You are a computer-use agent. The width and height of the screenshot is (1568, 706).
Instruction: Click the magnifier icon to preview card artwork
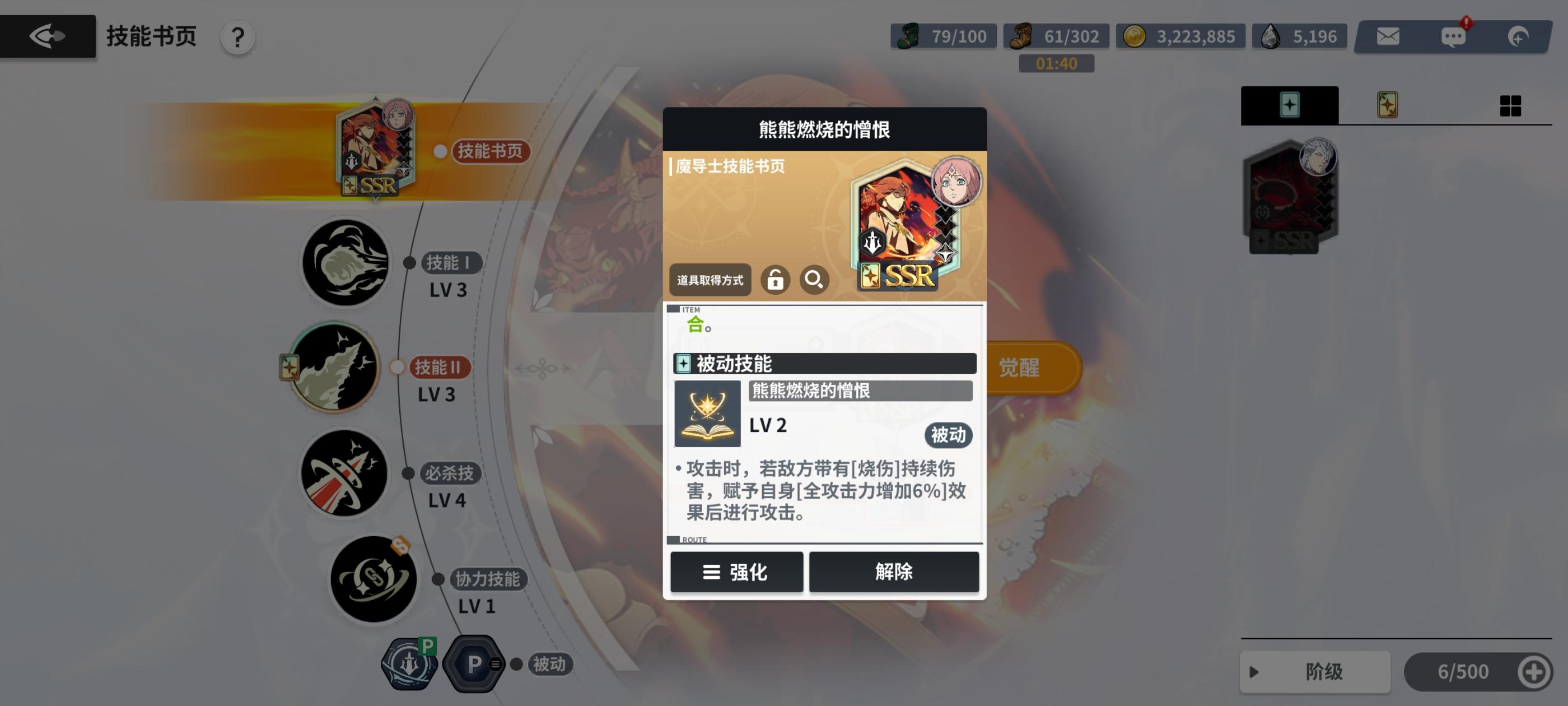[814, 280]
